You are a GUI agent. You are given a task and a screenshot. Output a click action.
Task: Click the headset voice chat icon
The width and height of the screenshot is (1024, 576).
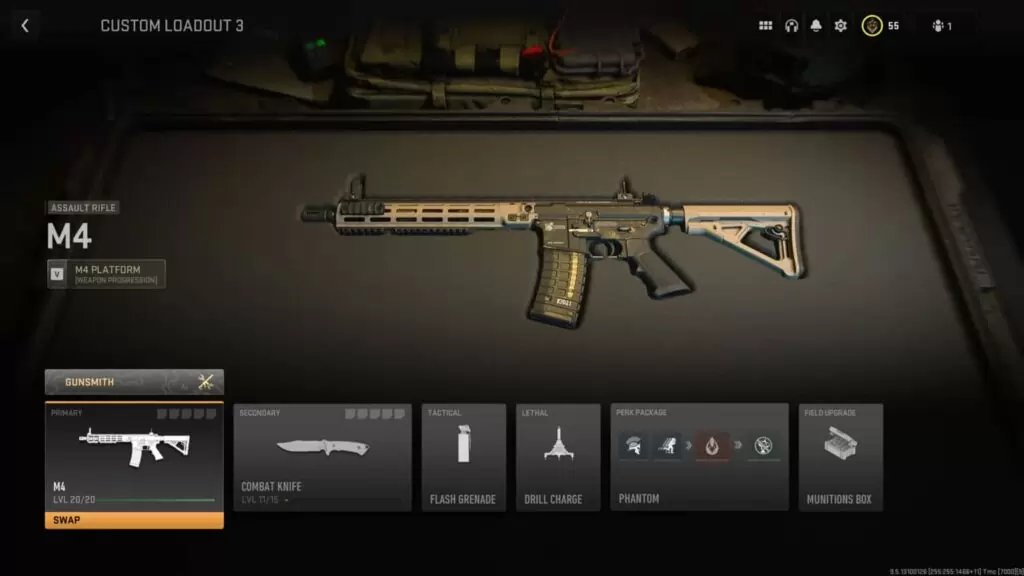point(791,26)
